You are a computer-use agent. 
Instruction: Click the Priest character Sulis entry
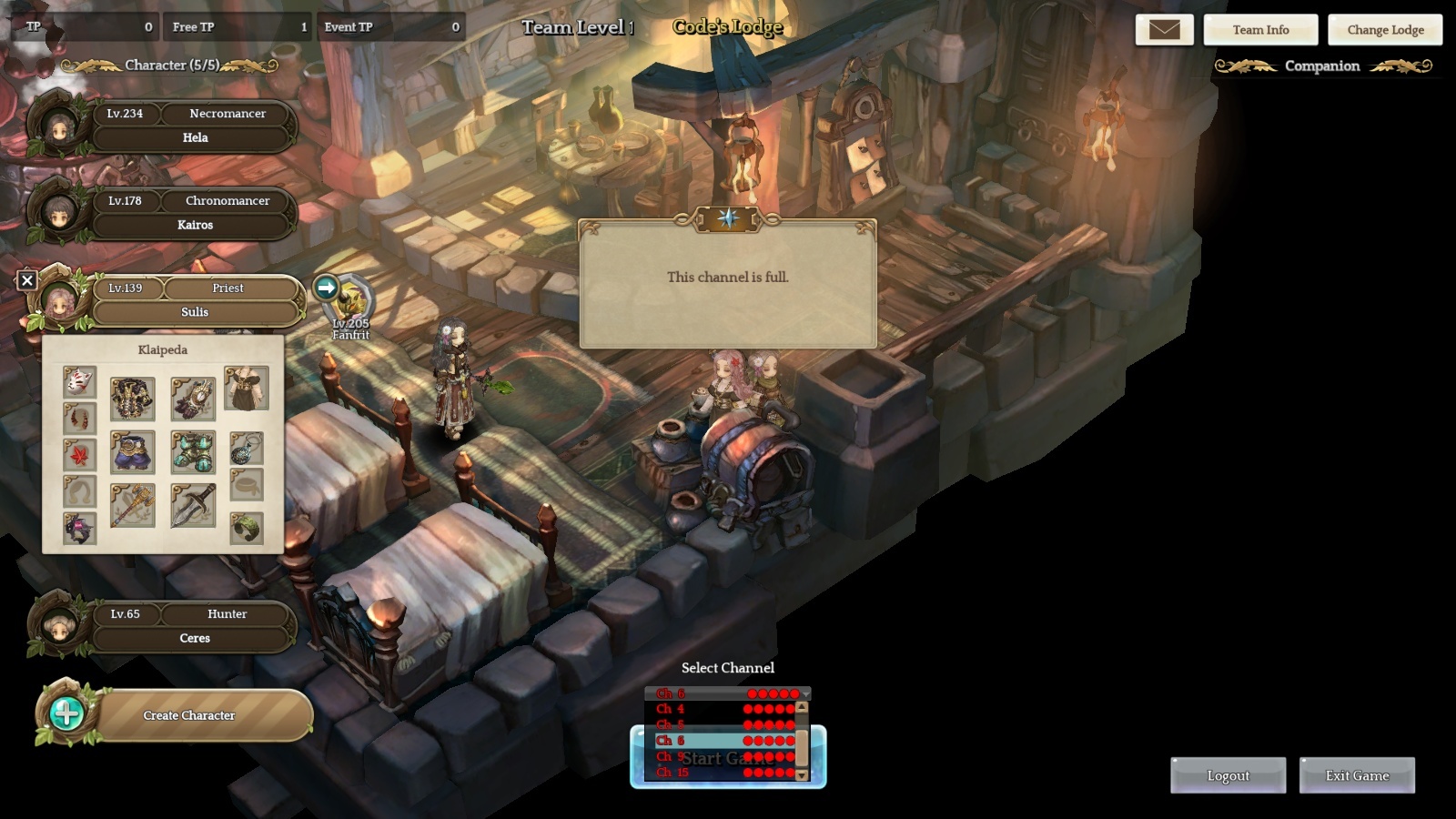click(x=195, y=301)
